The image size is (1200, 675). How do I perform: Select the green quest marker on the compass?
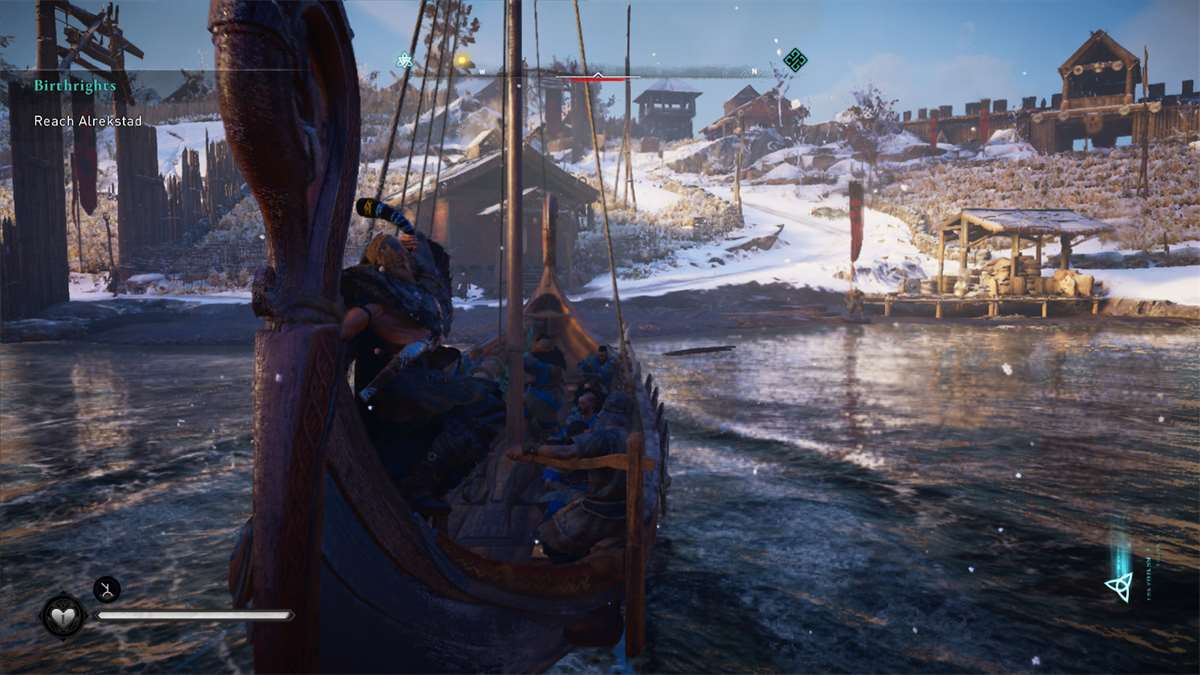coord(795,60)
